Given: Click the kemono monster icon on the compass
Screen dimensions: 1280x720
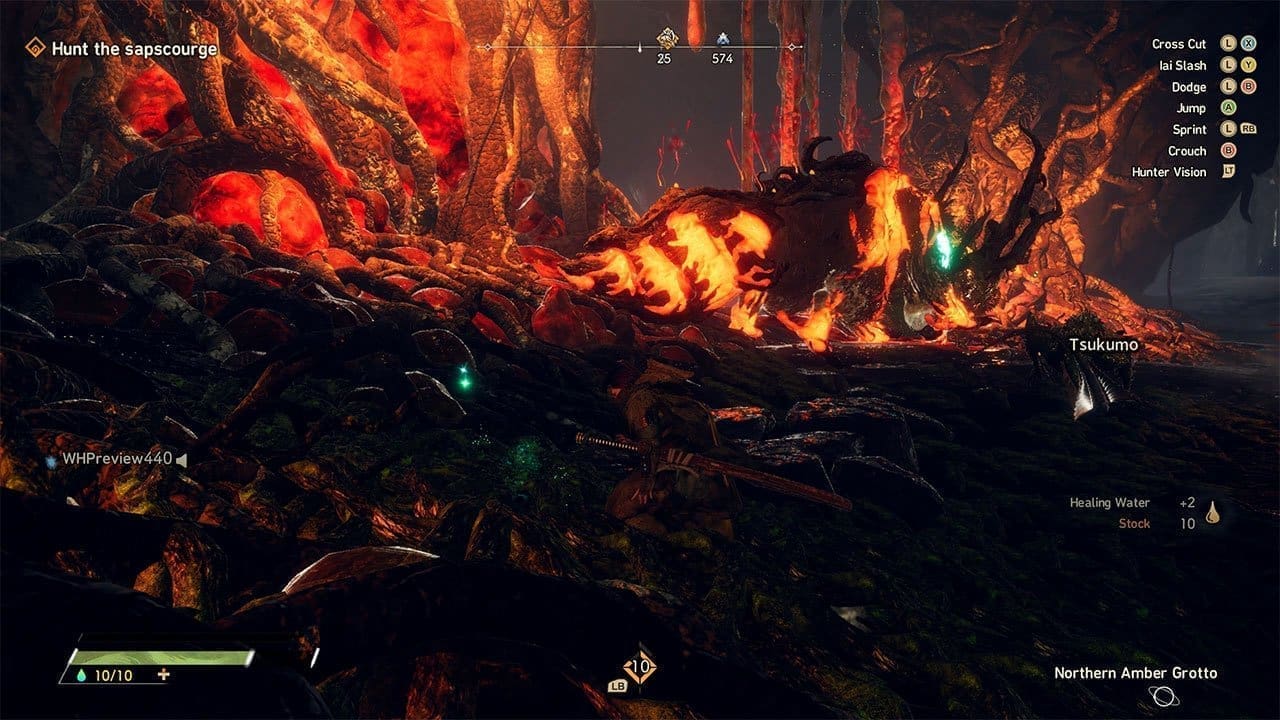Looking at the screenshot, I should pos(669,38).
